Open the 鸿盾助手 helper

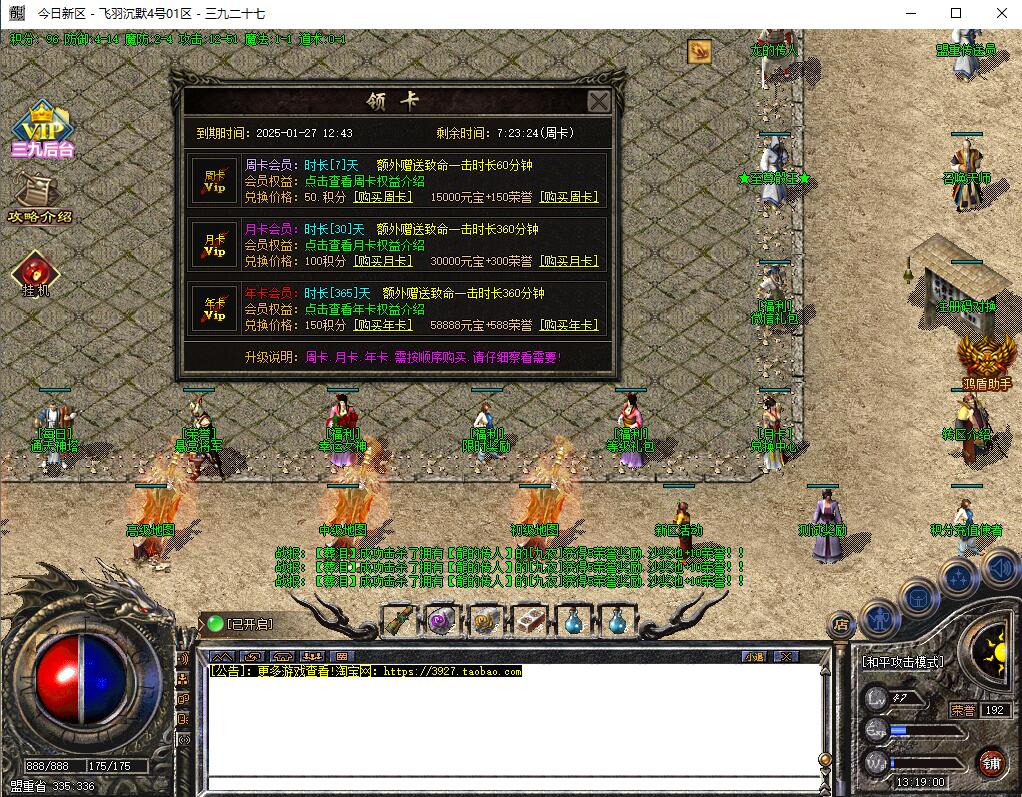(986, 360)
